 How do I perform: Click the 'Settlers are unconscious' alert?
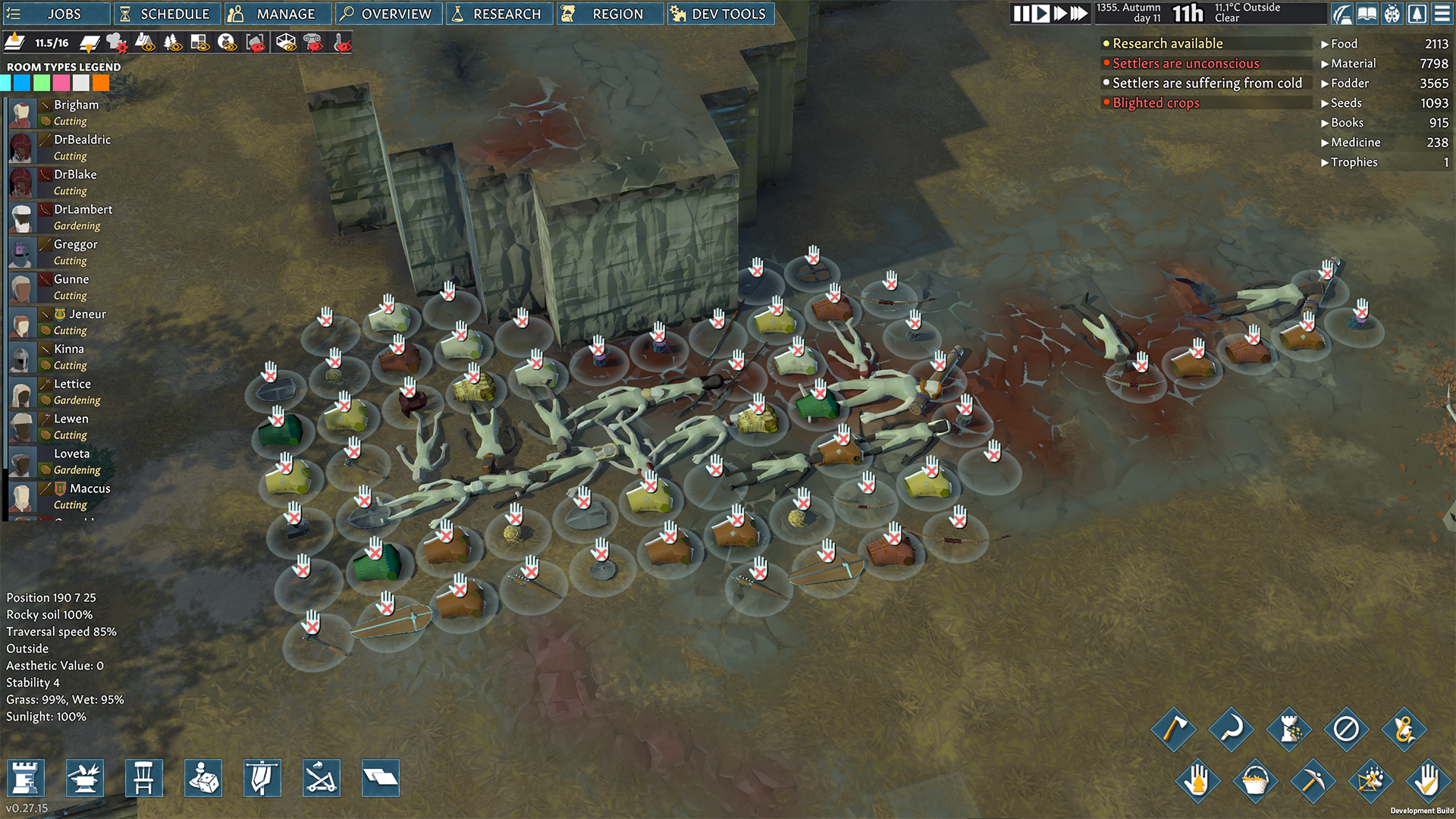point(1185,64)
